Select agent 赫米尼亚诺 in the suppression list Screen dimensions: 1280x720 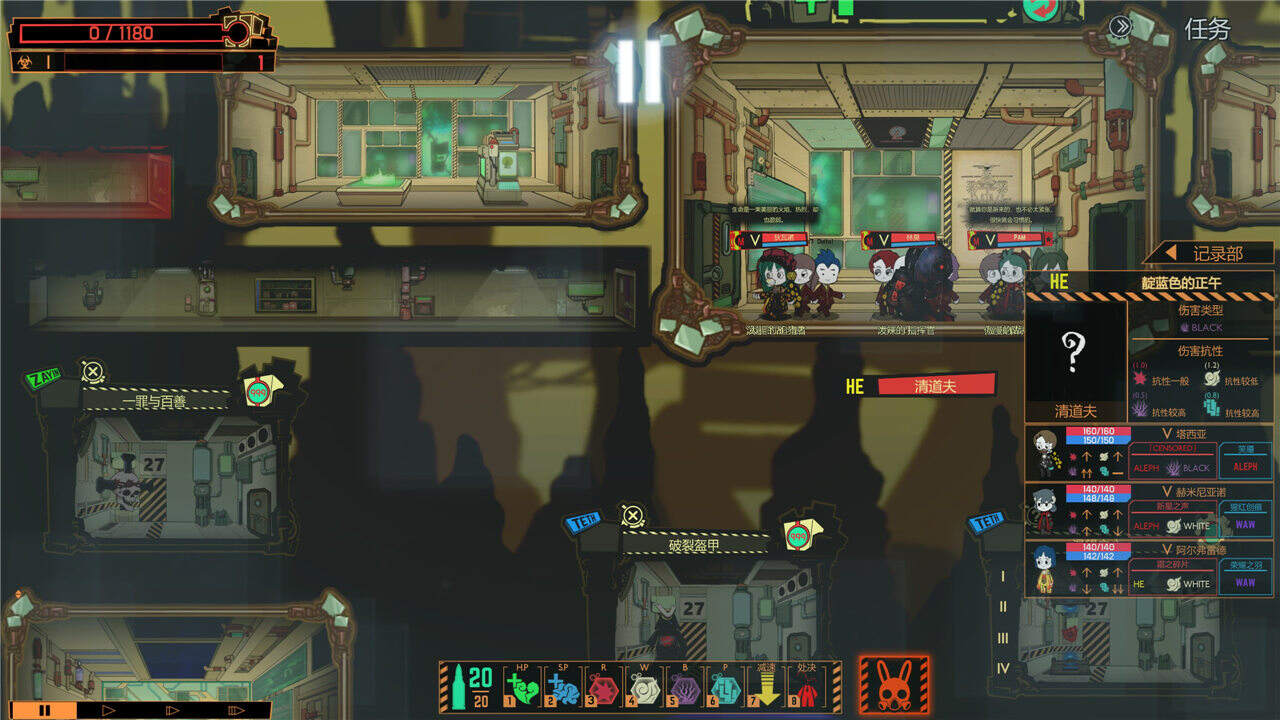1148,511
